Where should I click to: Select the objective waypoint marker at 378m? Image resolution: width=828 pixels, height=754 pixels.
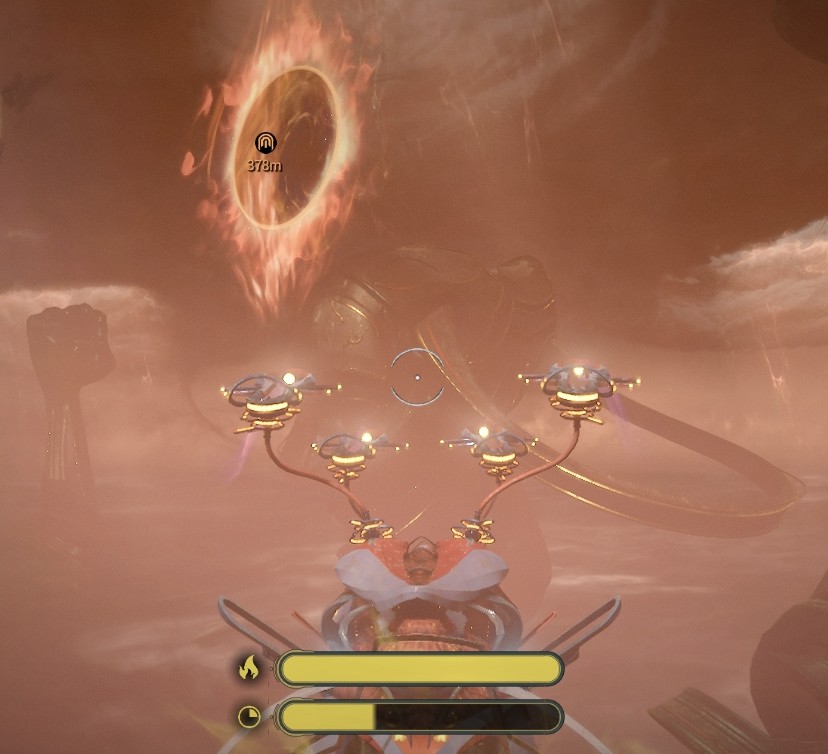tap(265, 143)
